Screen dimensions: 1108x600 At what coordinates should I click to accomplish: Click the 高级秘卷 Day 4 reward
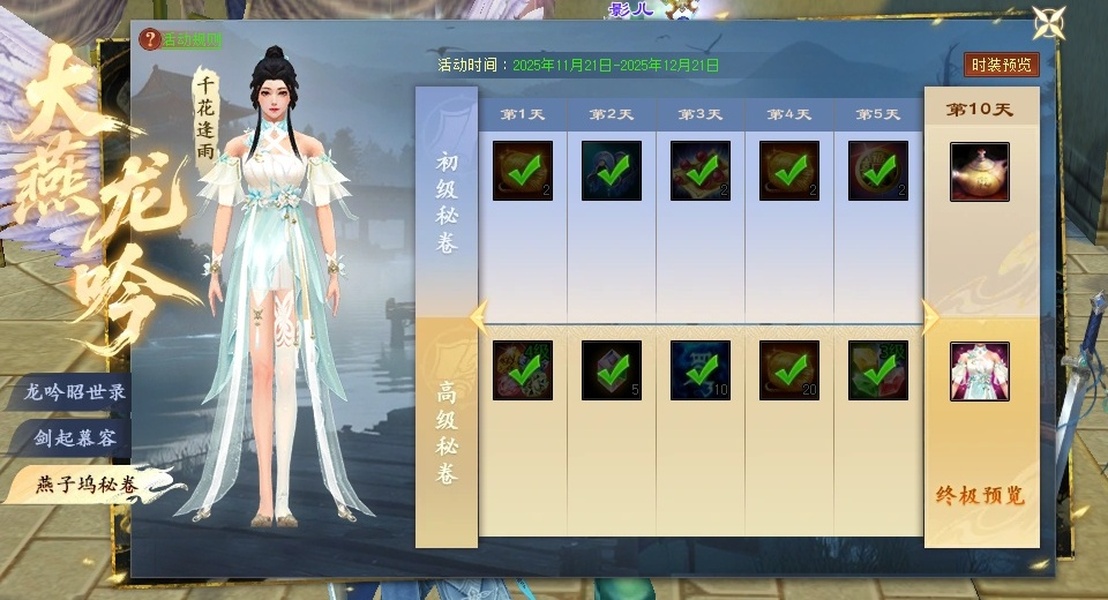point(789,371)
